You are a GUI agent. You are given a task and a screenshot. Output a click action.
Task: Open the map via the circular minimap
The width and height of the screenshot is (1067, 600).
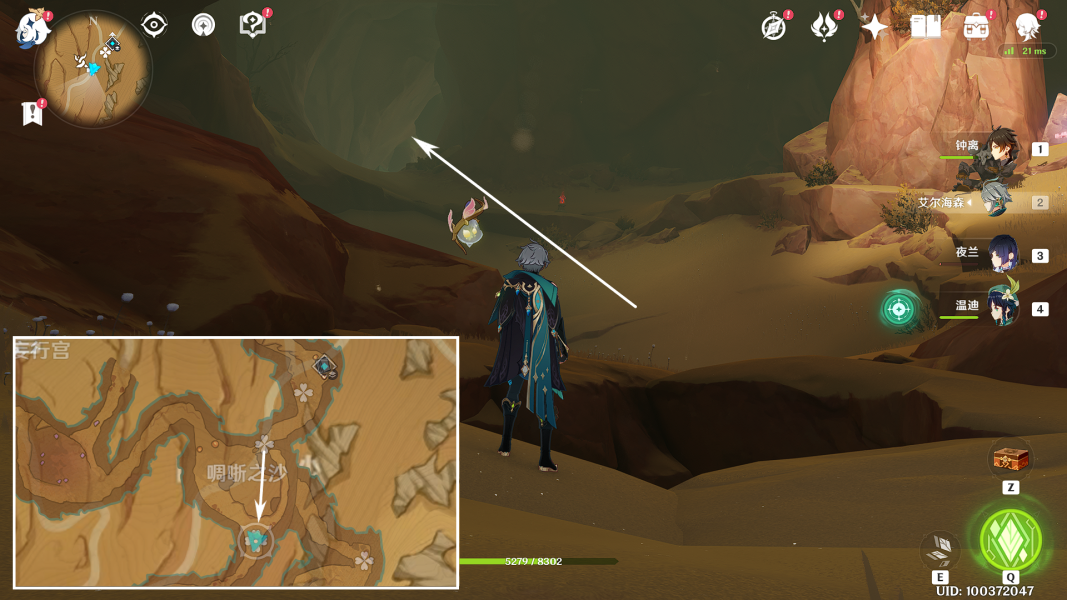coord(93,69)
